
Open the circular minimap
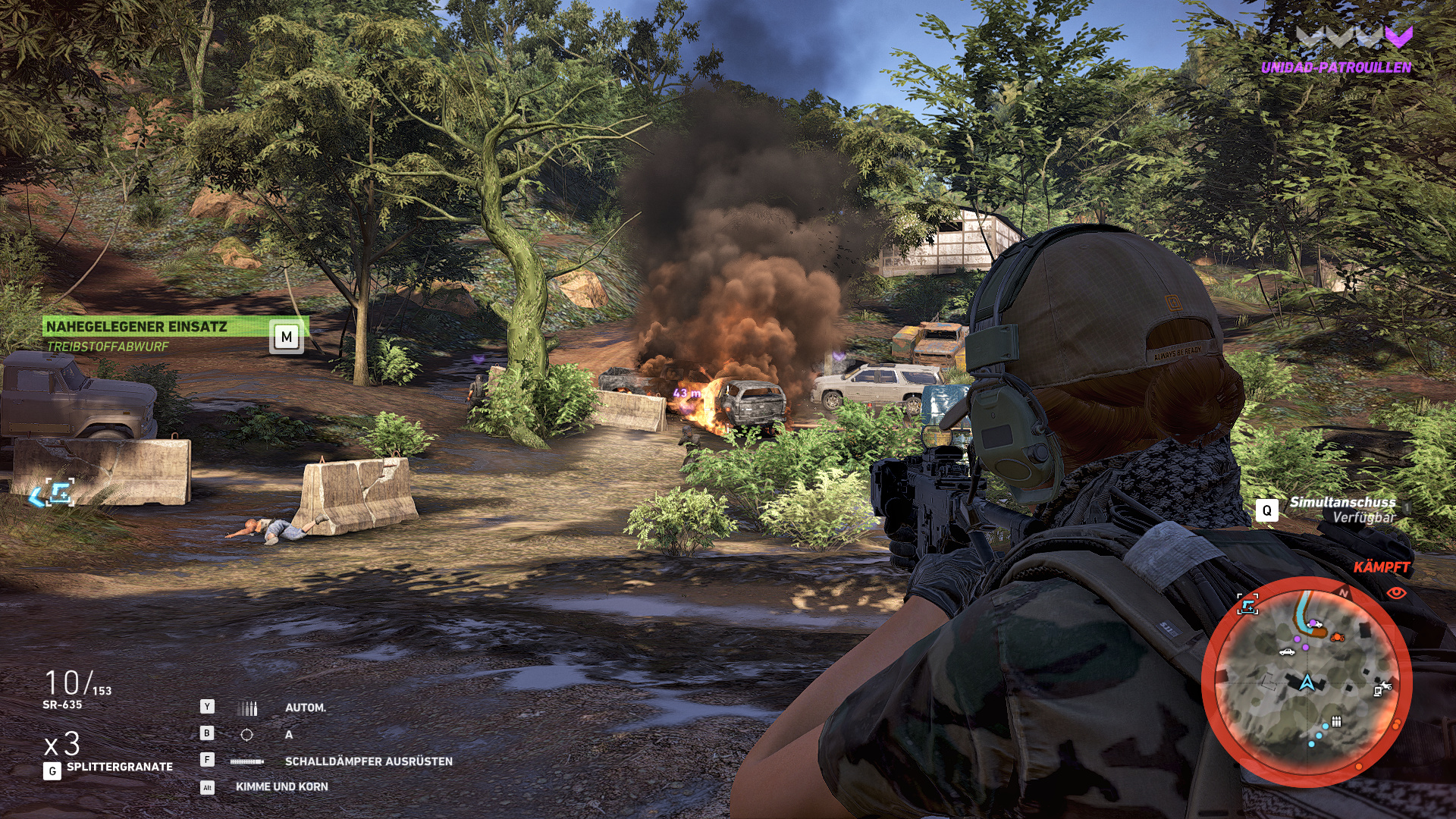[x=1306, y=681]
